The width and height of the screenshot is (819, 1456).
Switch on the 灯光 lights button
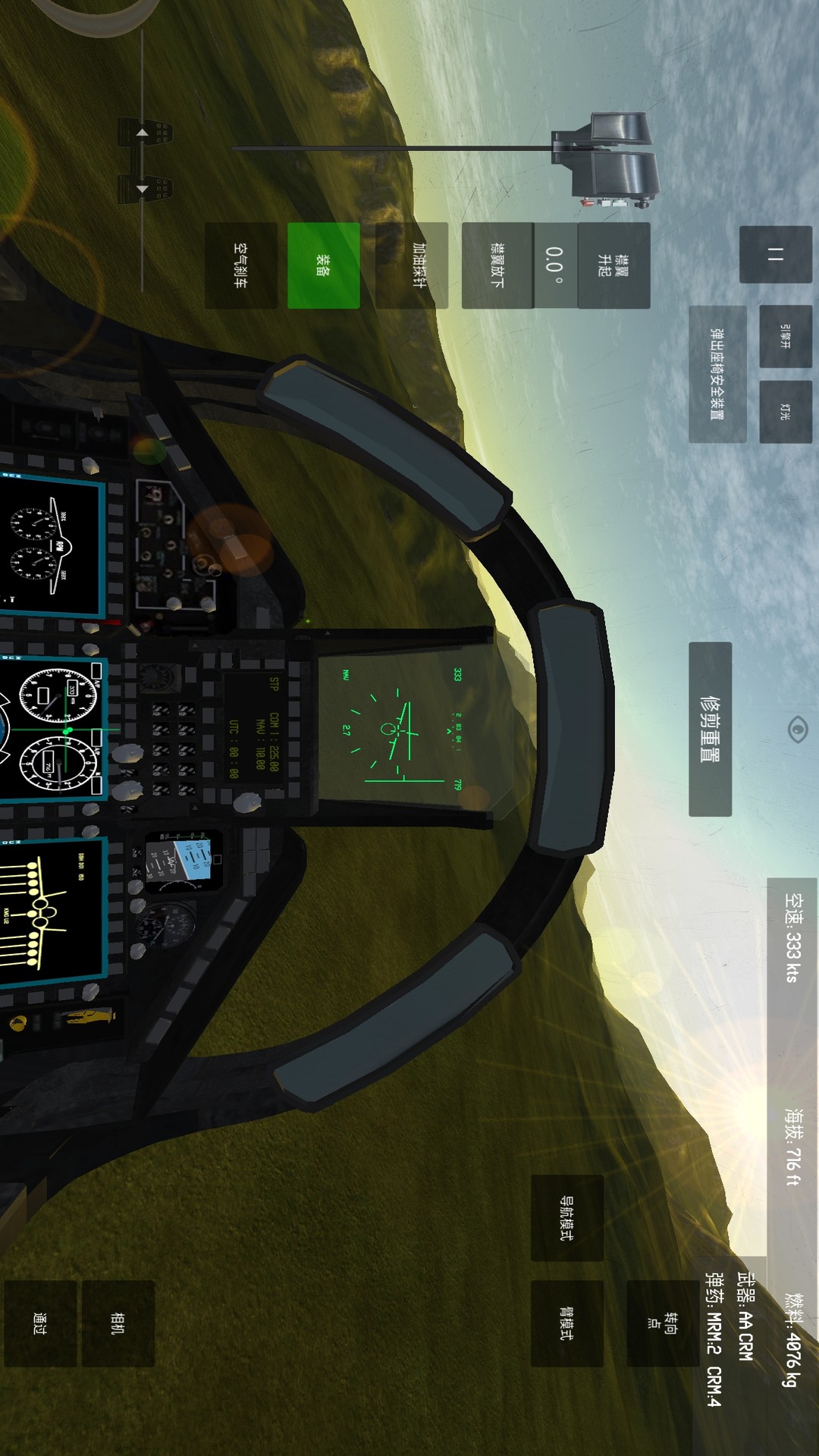tap(785, 411)
